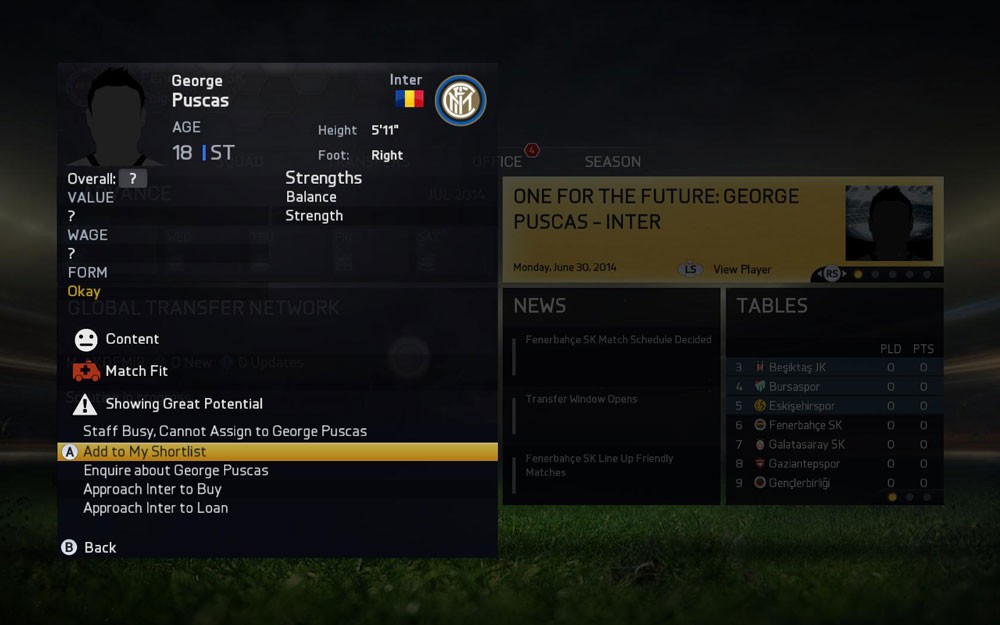
Task: Click the player thumbnail in the headline
Action: point(888,223)
